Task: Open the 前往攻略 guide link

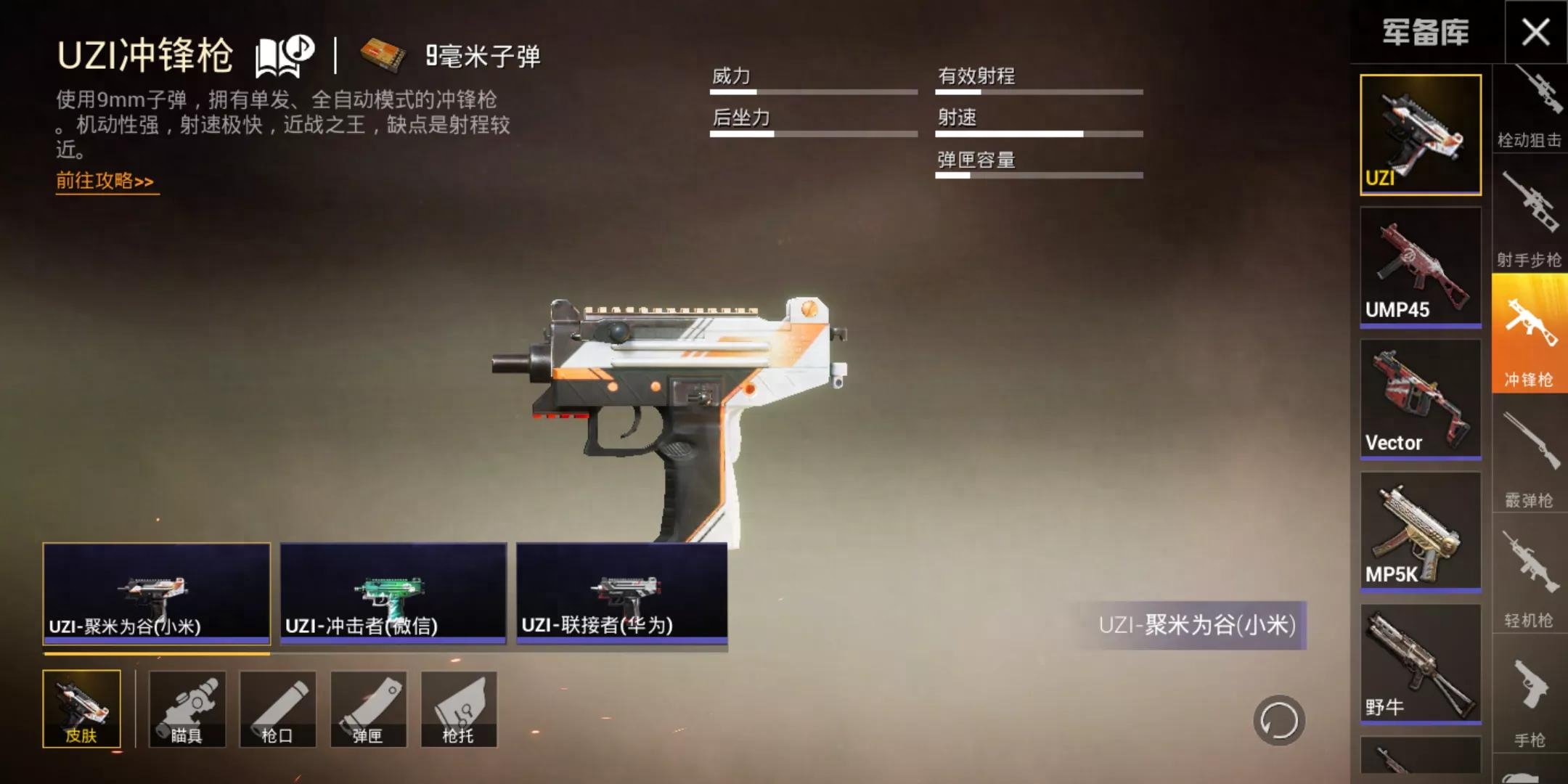Action: (106, 181)
